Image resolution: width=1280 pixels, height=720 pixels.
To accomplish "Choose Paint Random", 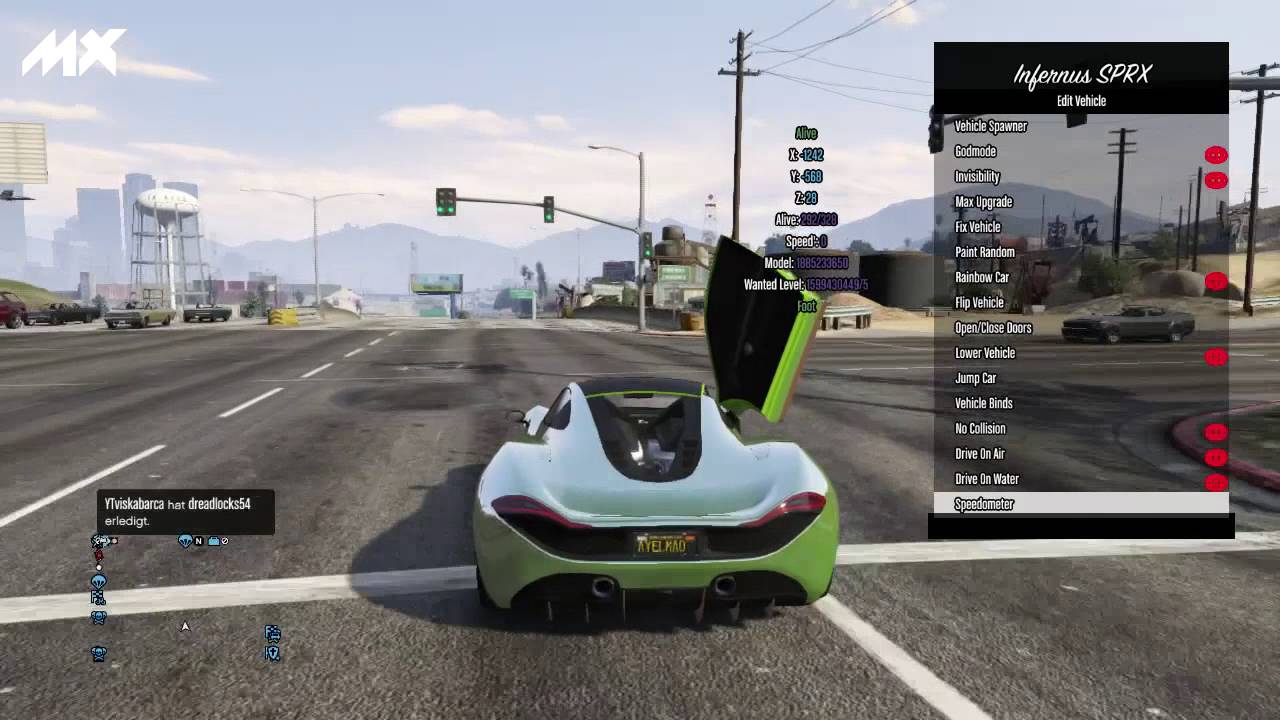I will pyautogui.click(x=984, y=252).
